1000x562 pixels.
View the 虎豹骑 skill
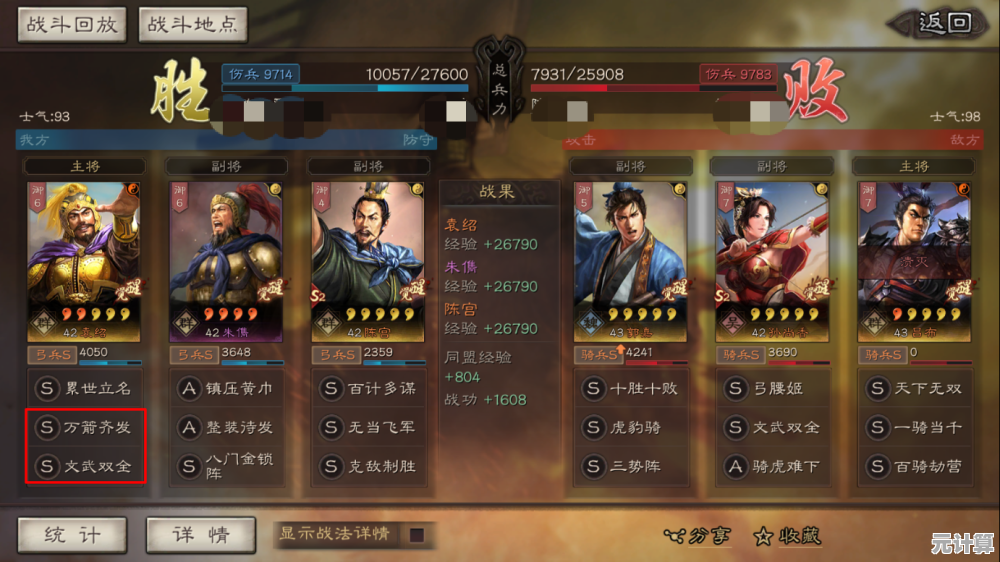pyautogui.click(x=631, y=427)
